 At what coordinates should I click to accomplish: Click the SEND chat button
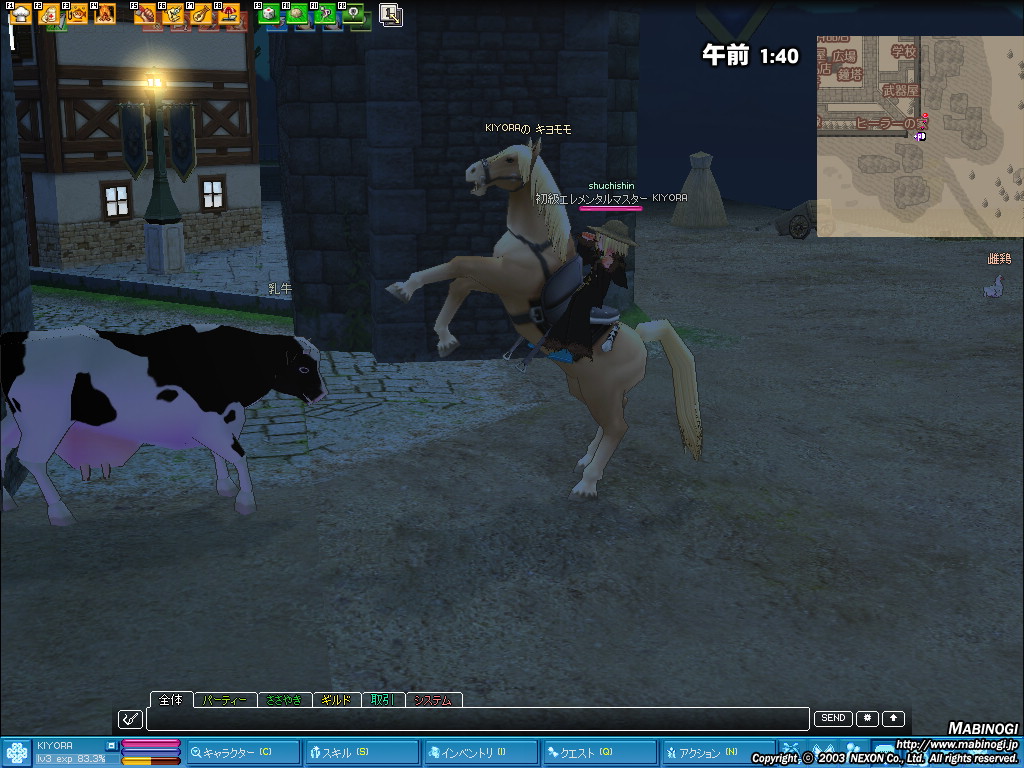(x=833, y=718)
